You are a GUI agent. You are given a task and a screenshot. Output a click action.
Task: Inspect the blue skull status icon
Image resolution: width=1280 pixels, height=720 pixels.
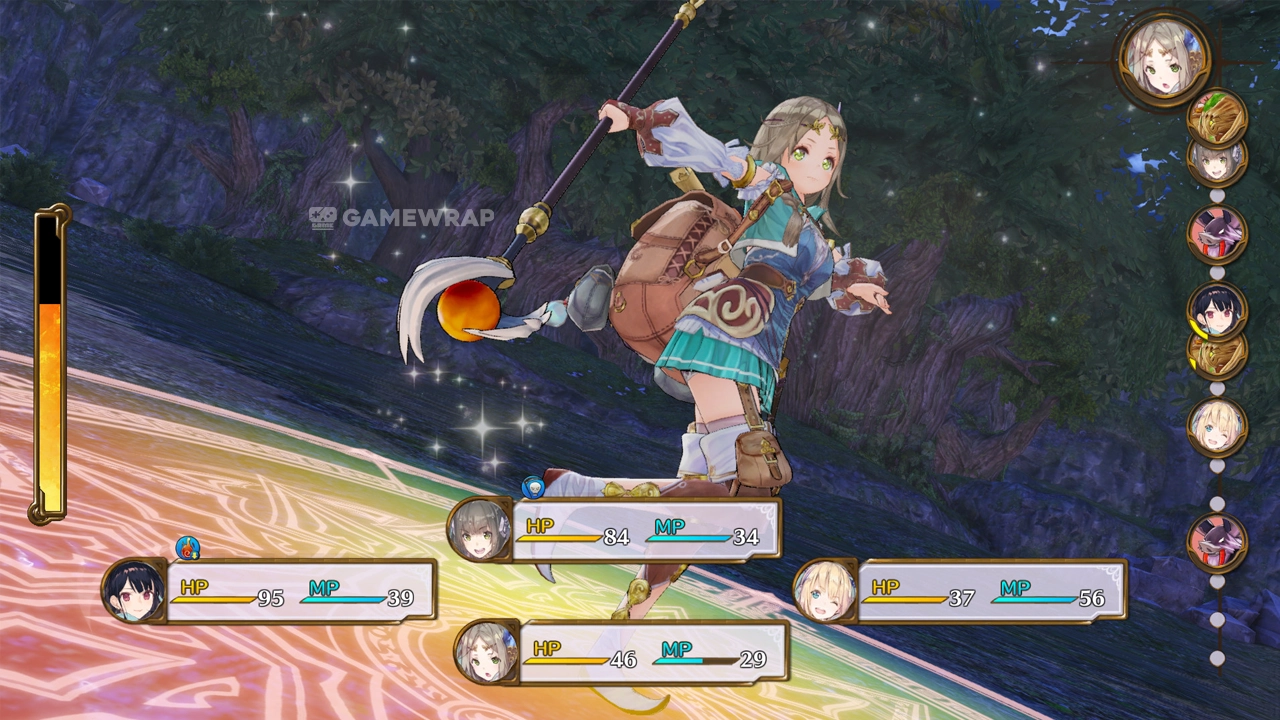(533, 487)
